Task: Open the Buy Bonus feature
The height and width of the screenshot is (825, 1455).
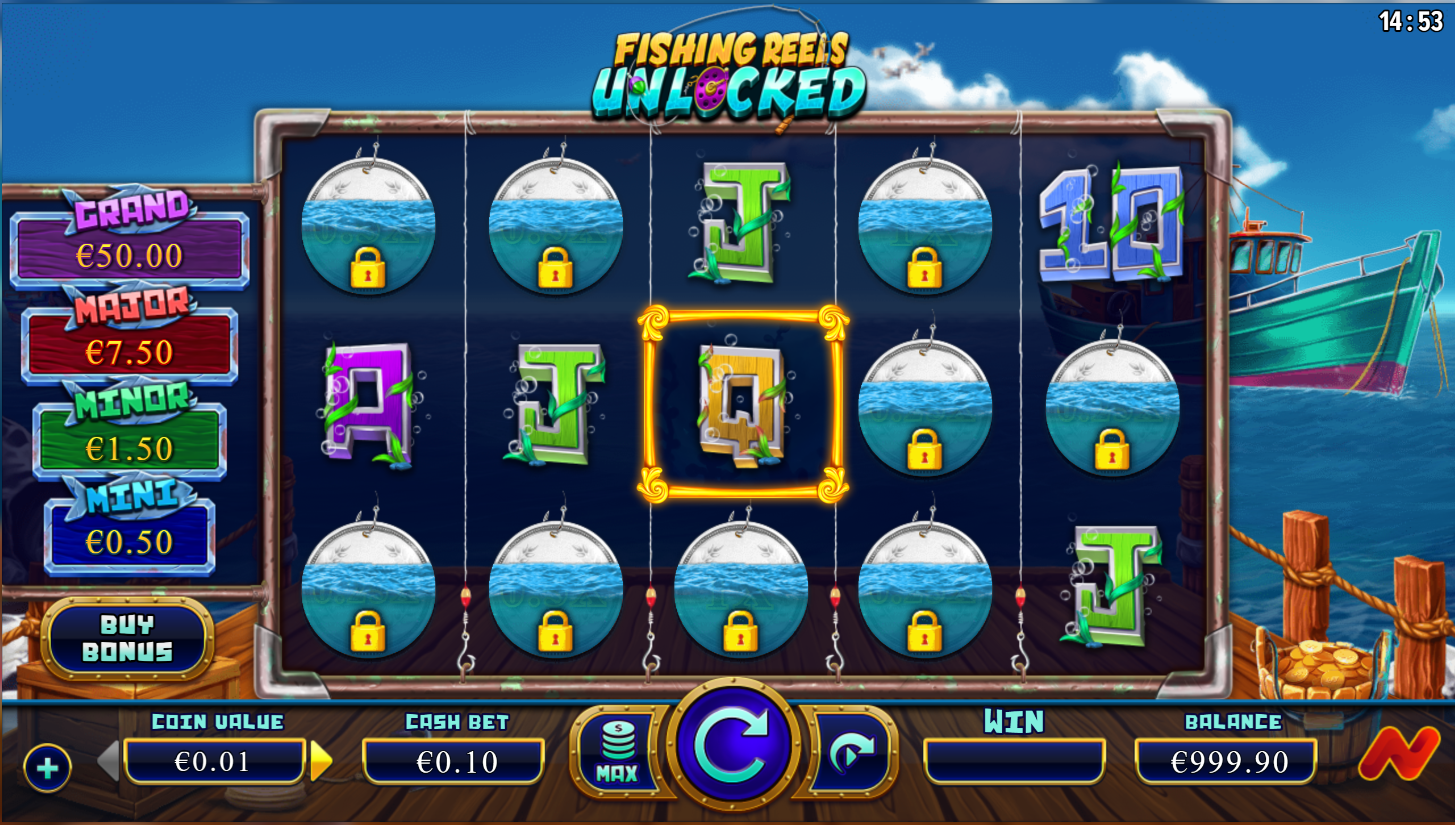Action: [x=127, y=638]
